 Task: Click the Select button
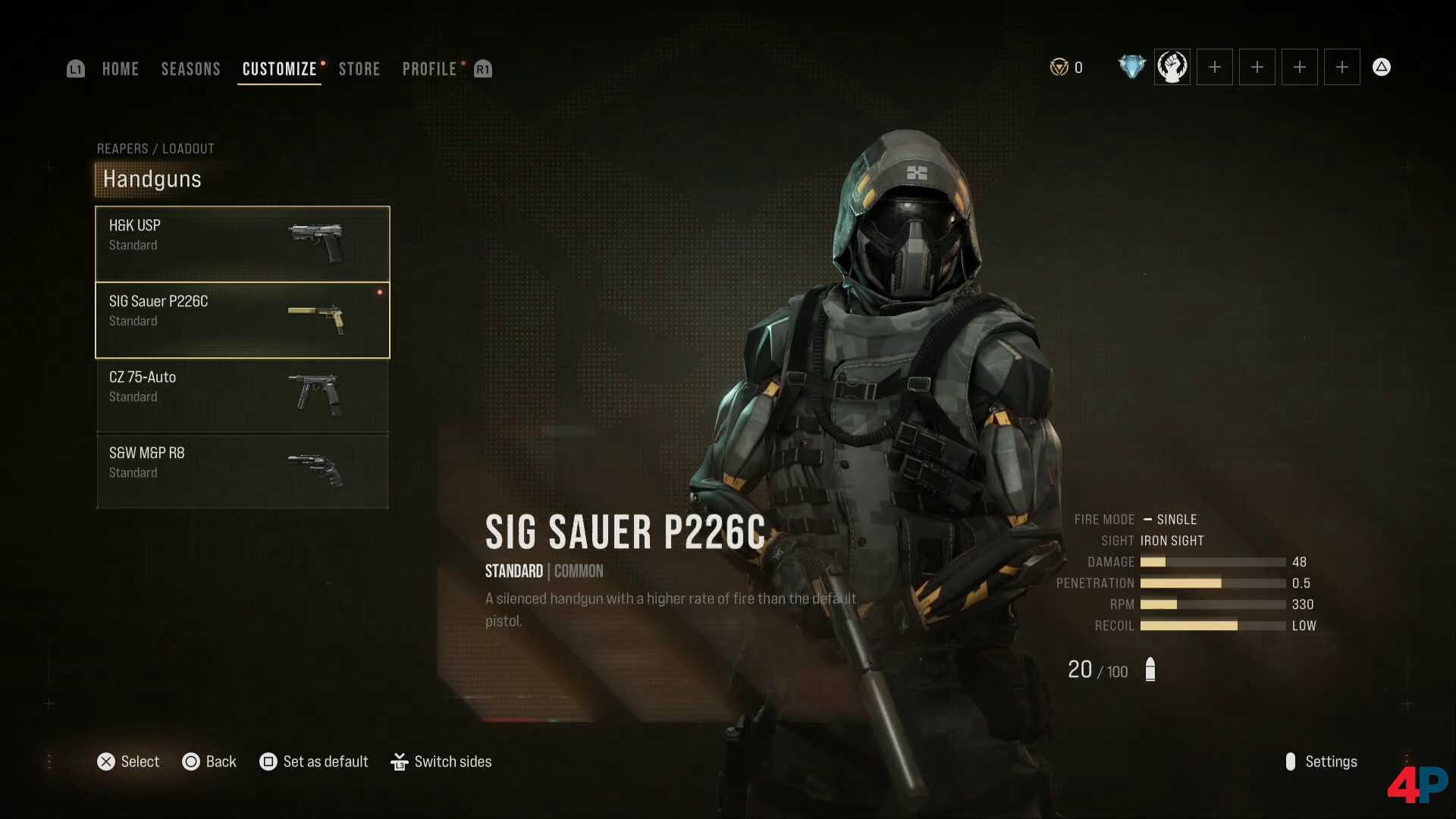click(x=128, y=761)
